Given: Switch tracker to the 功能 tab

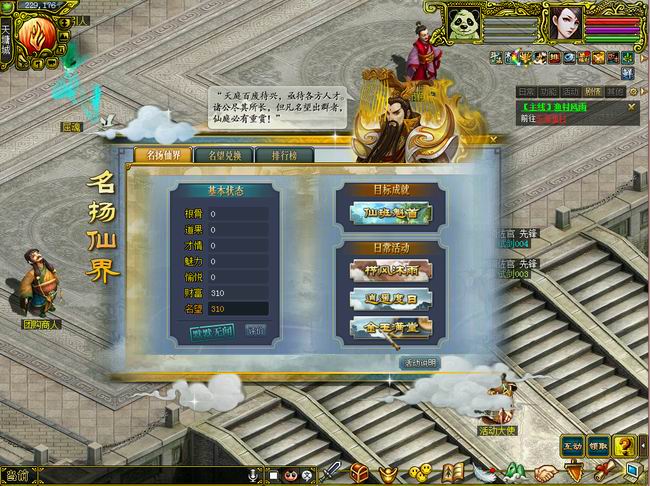Looking at the screenshot, I should 550,91.
